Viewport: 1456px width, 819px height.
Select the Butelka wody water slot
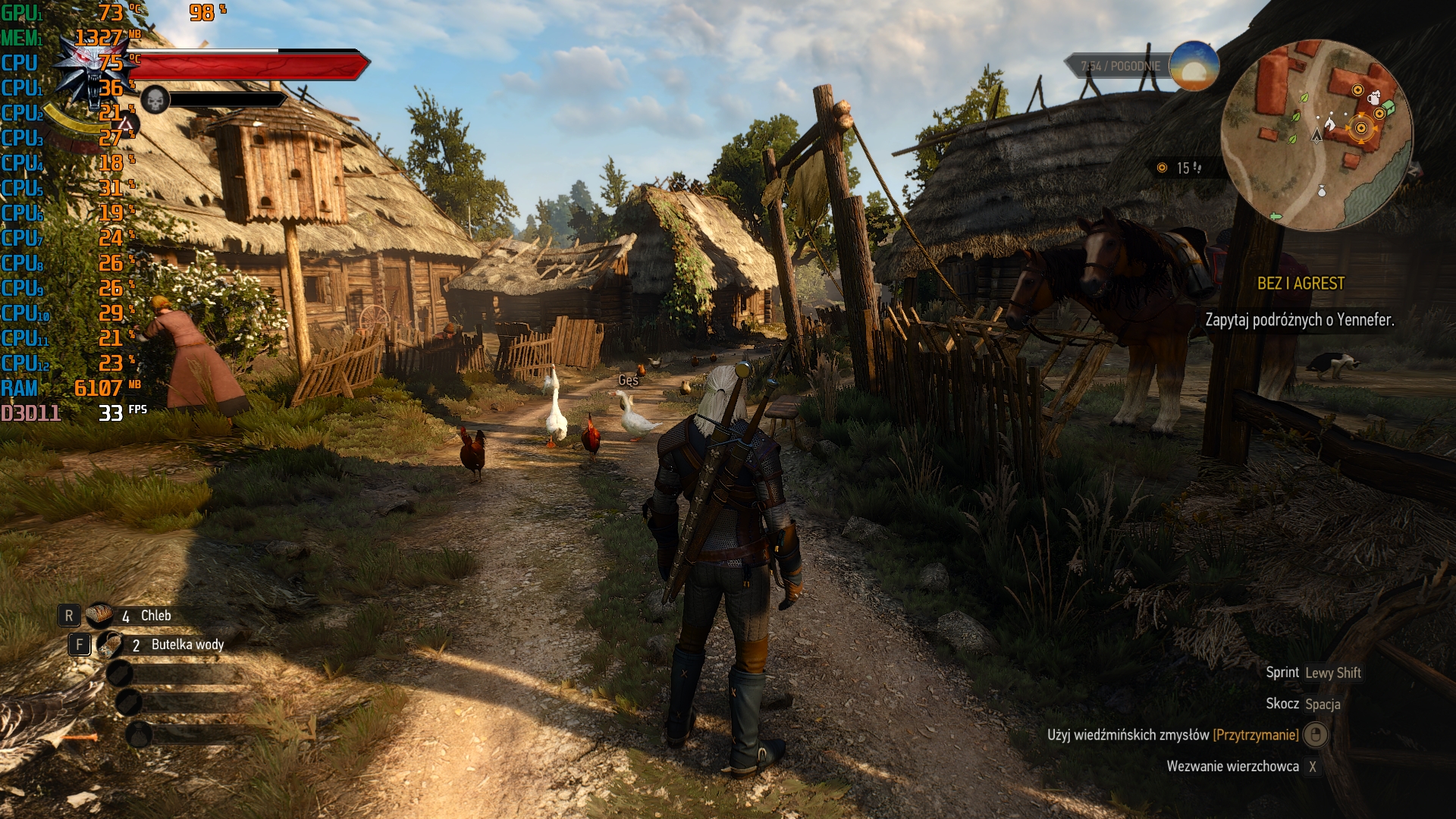pos(111,645)
